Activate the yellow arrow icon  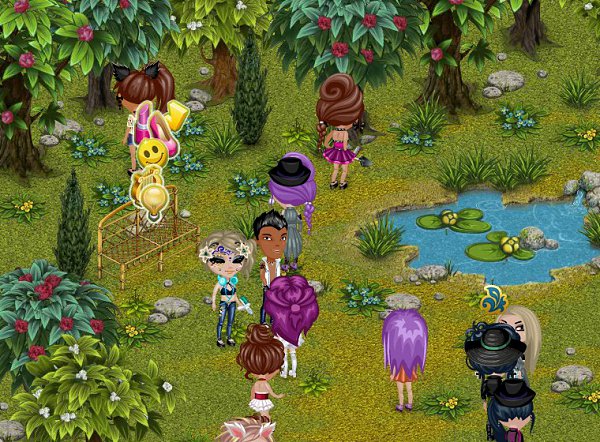pos(179,113)
